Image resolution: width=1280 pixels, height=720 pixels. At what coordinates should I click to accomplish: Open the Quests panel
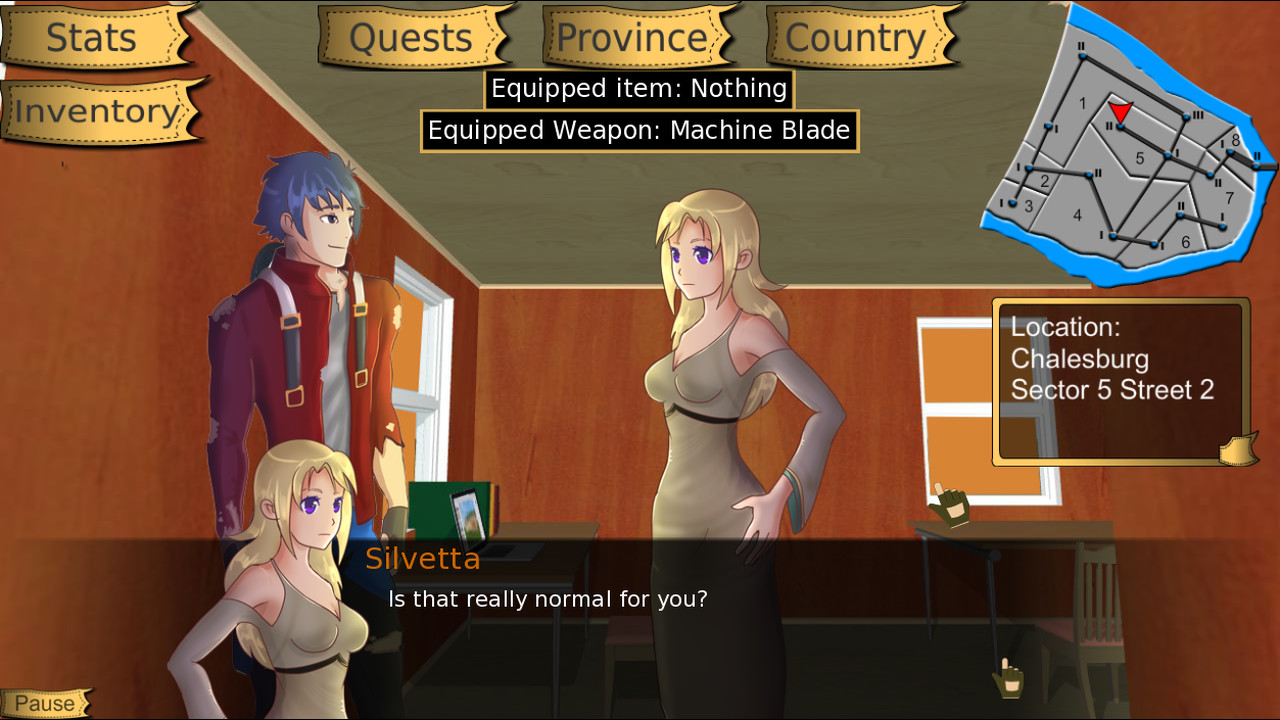coord(410,37)
